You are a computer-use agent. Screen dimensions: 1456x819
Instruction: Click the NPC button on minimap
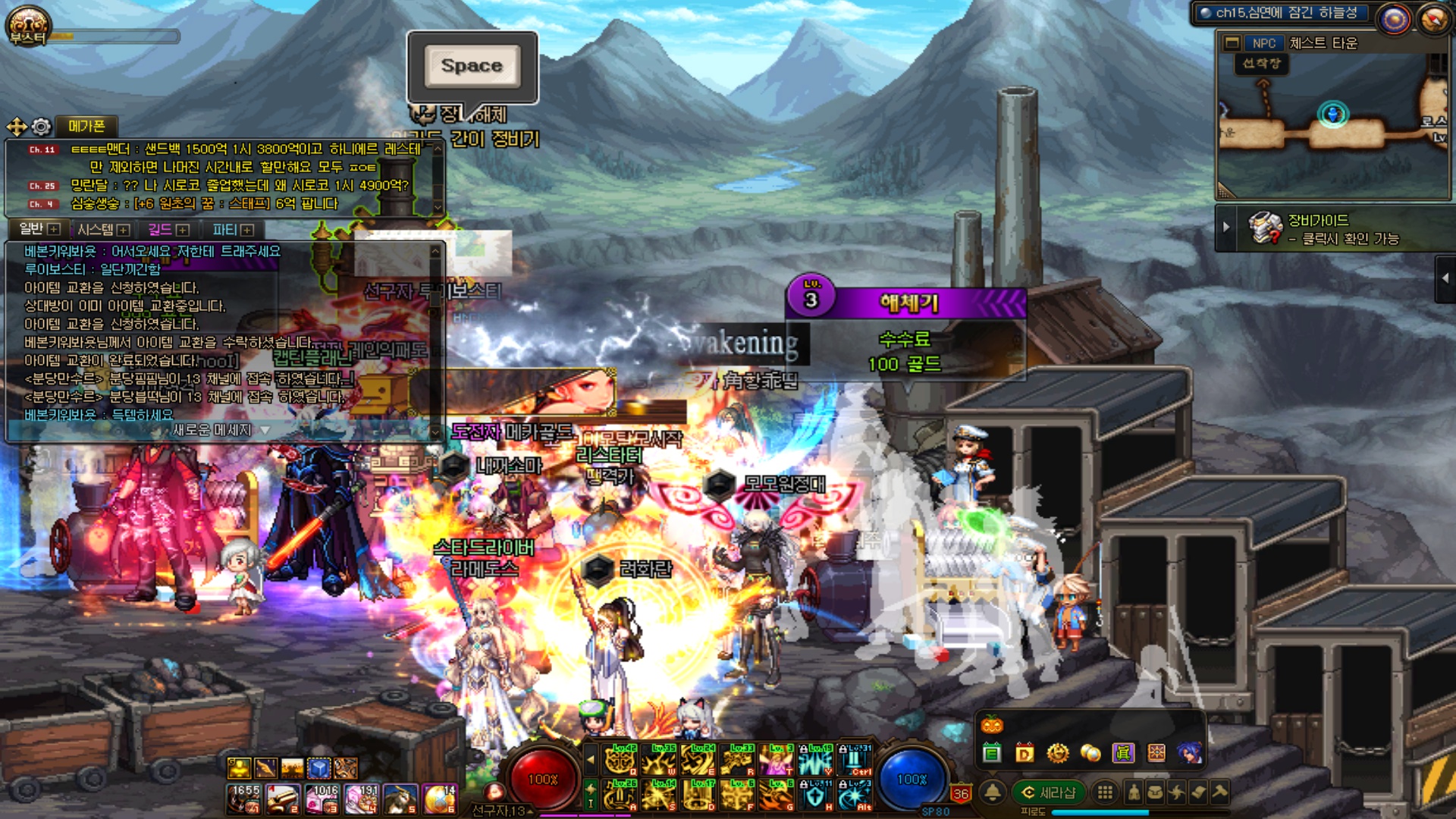1263,43
